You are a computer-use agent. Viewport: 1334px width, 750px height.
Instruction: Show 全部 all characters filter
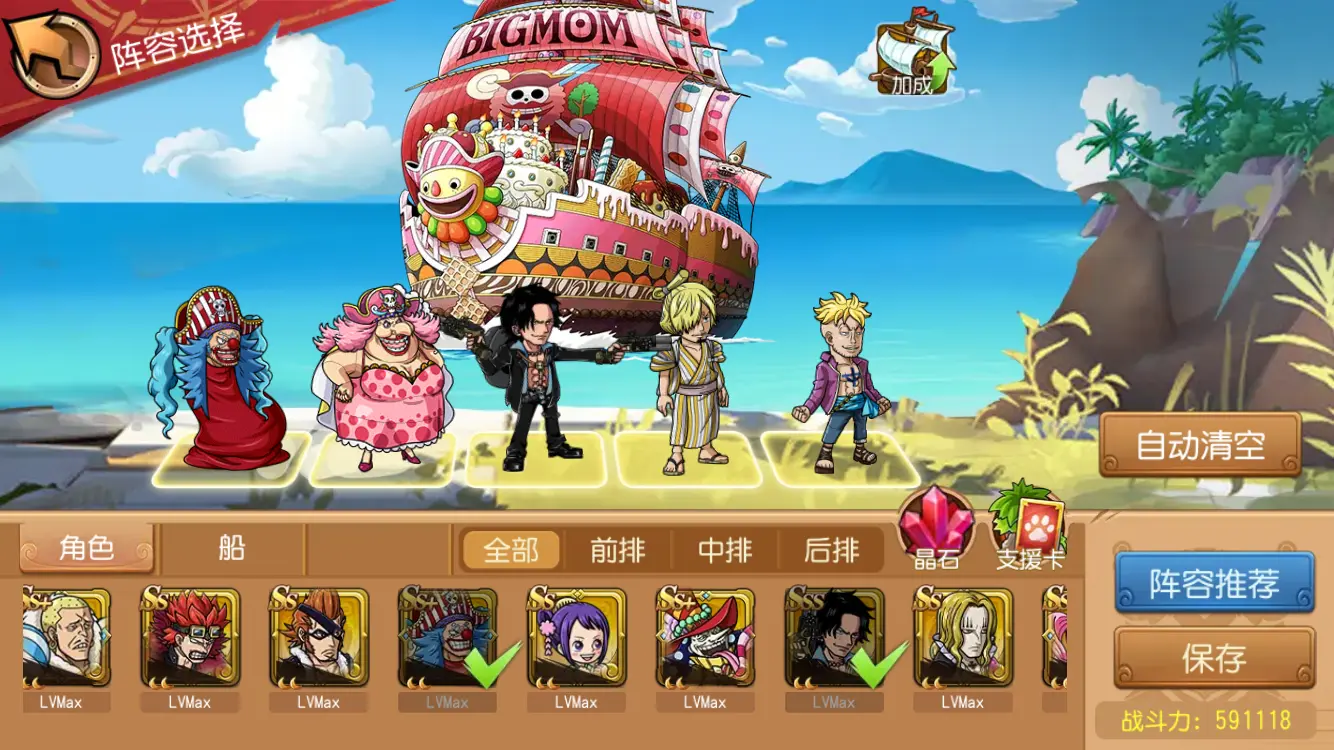tap(511, 550)
